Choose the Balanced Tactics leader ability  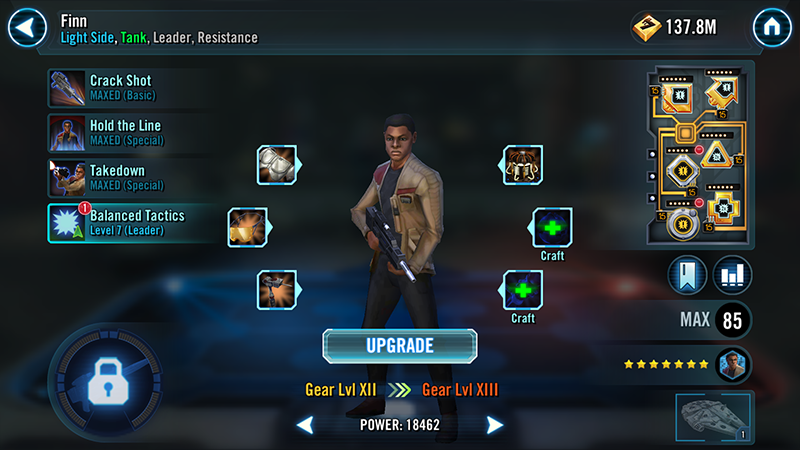120,222
